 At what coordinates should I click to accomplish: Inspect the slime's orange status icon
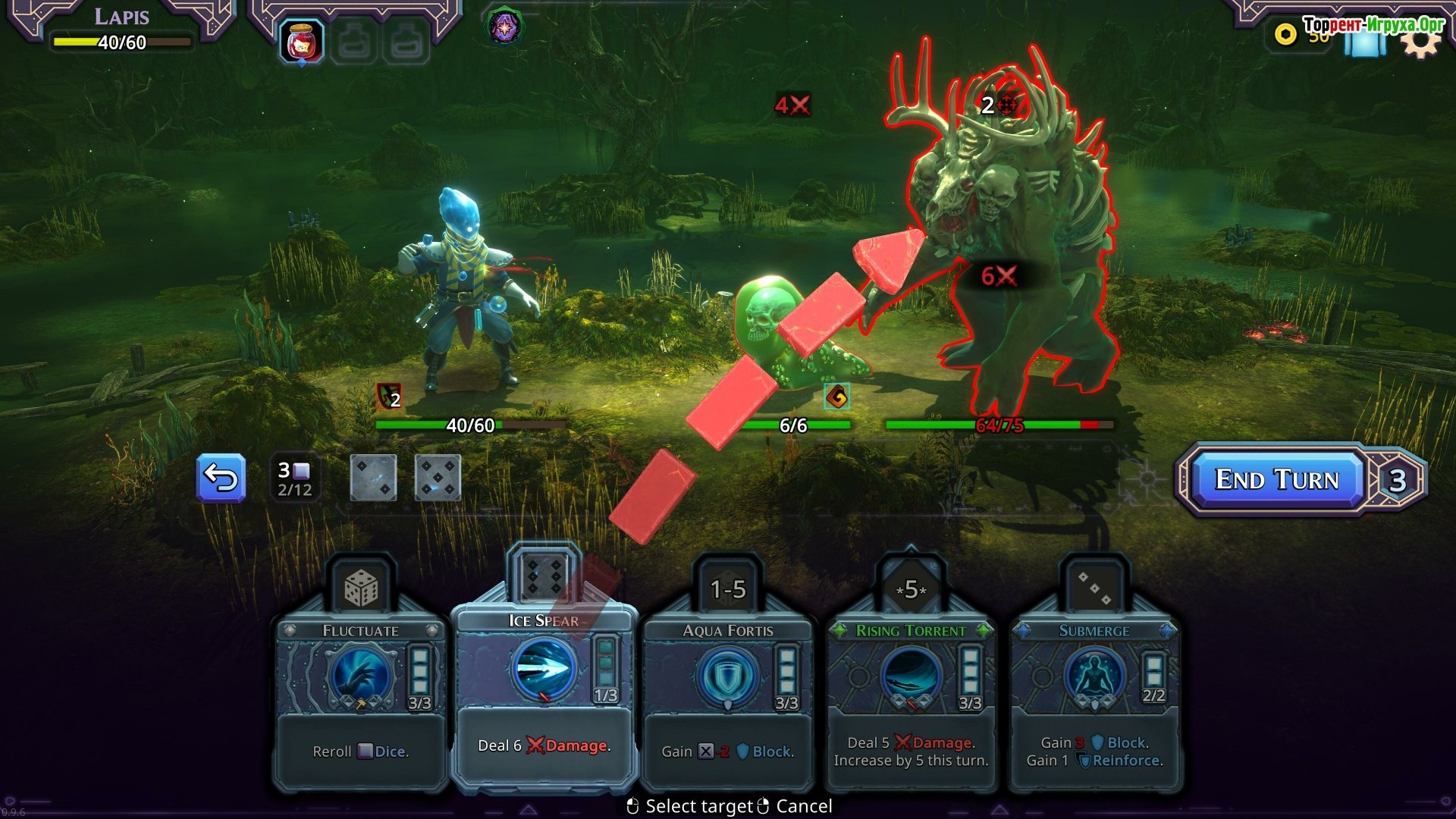click(x=836, y=396)
